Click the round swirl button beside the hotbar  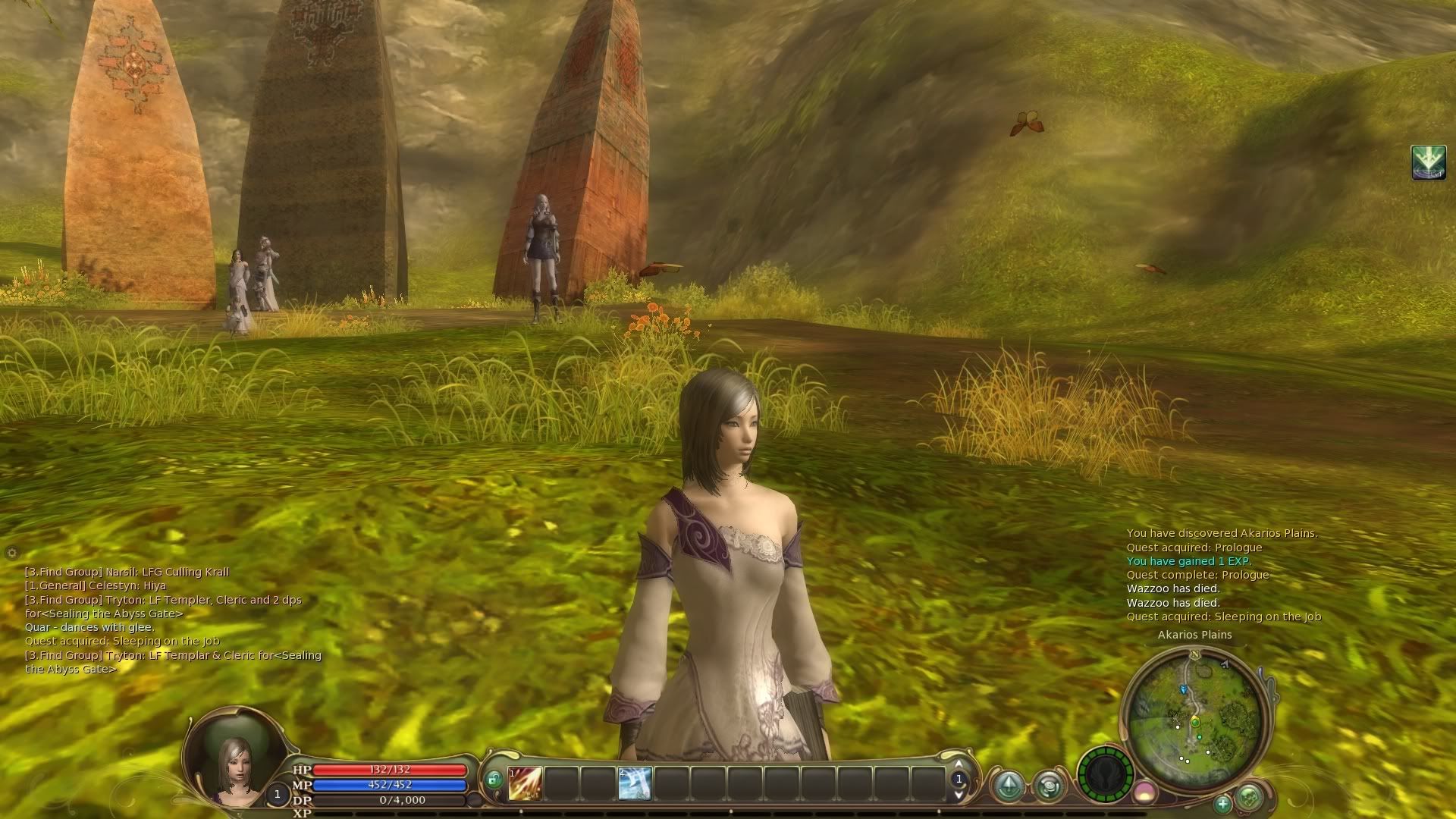point(1050,786)
